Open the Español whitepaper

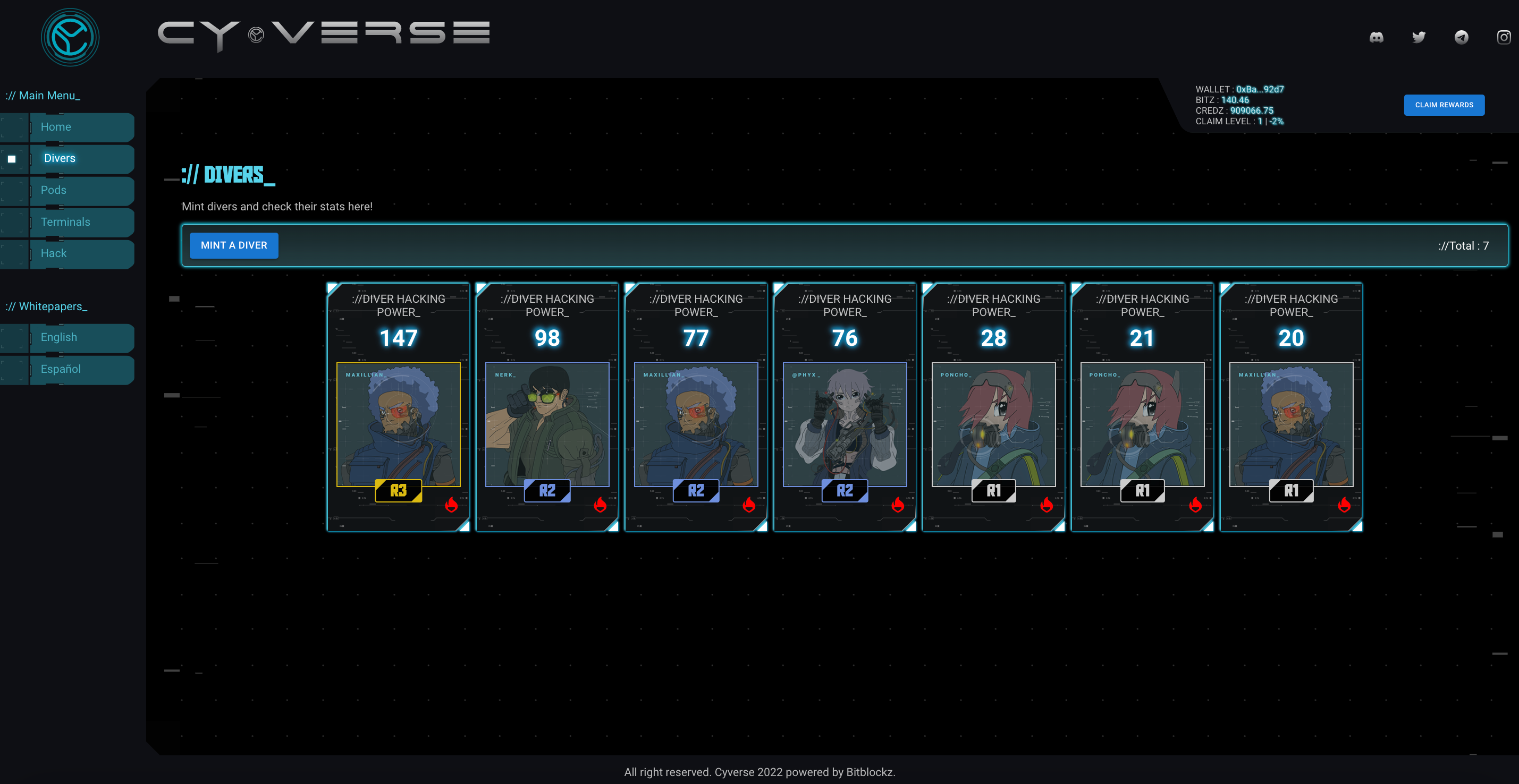point(81,369)
